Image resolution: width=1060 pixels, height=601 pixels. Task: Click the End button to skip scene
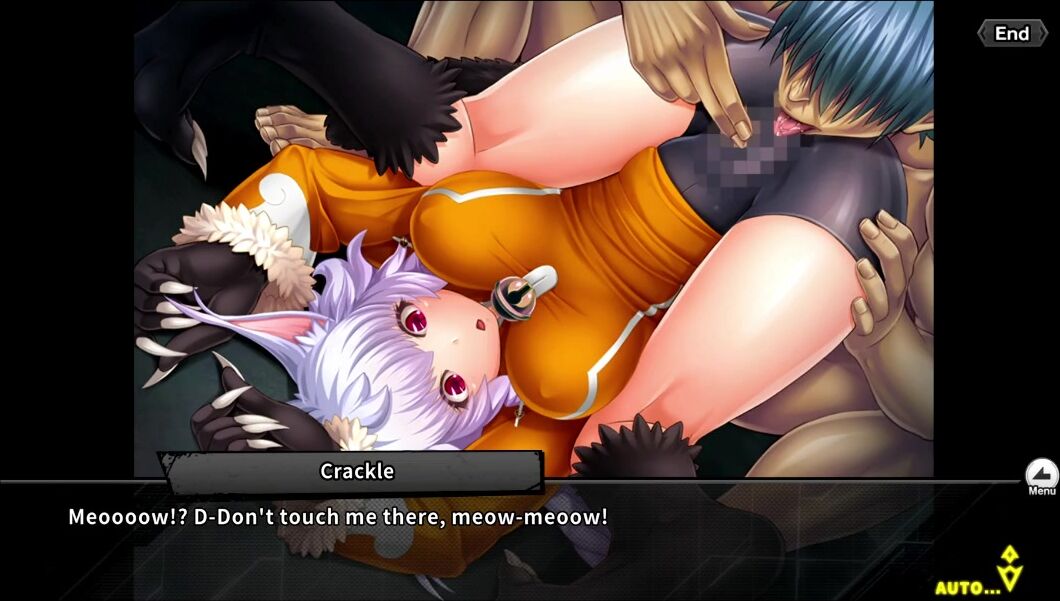[x=1011, y=33]
